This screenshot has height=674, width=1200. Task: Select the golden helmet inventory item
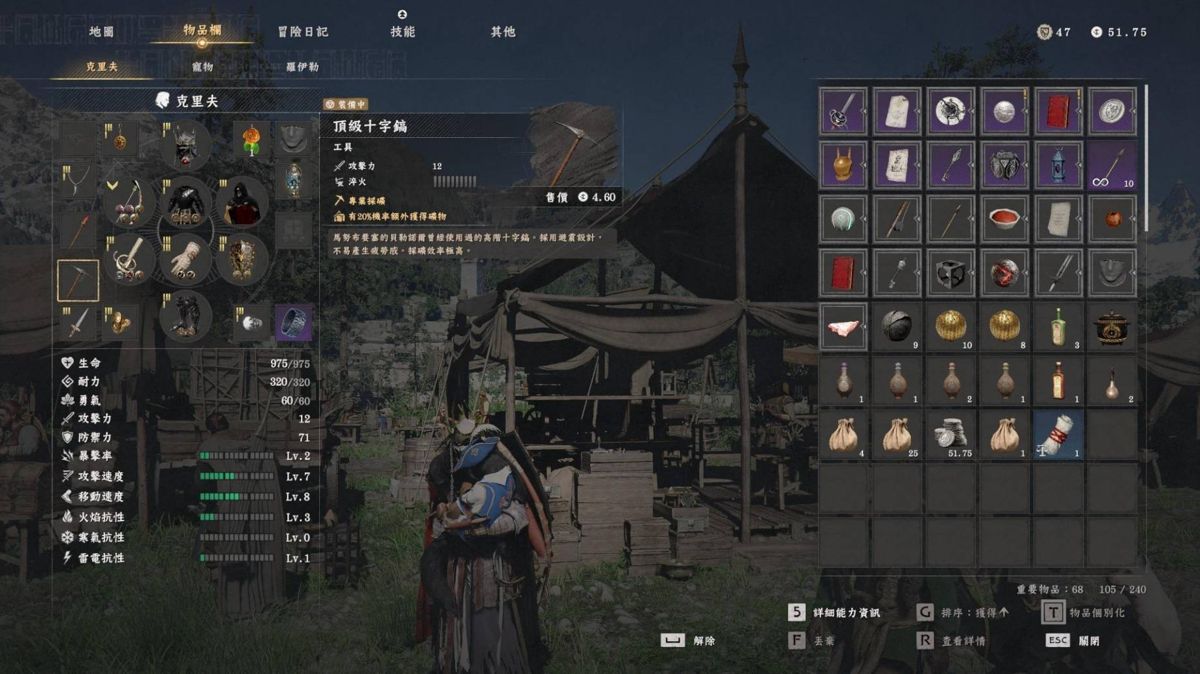click(x=843, y=164)
